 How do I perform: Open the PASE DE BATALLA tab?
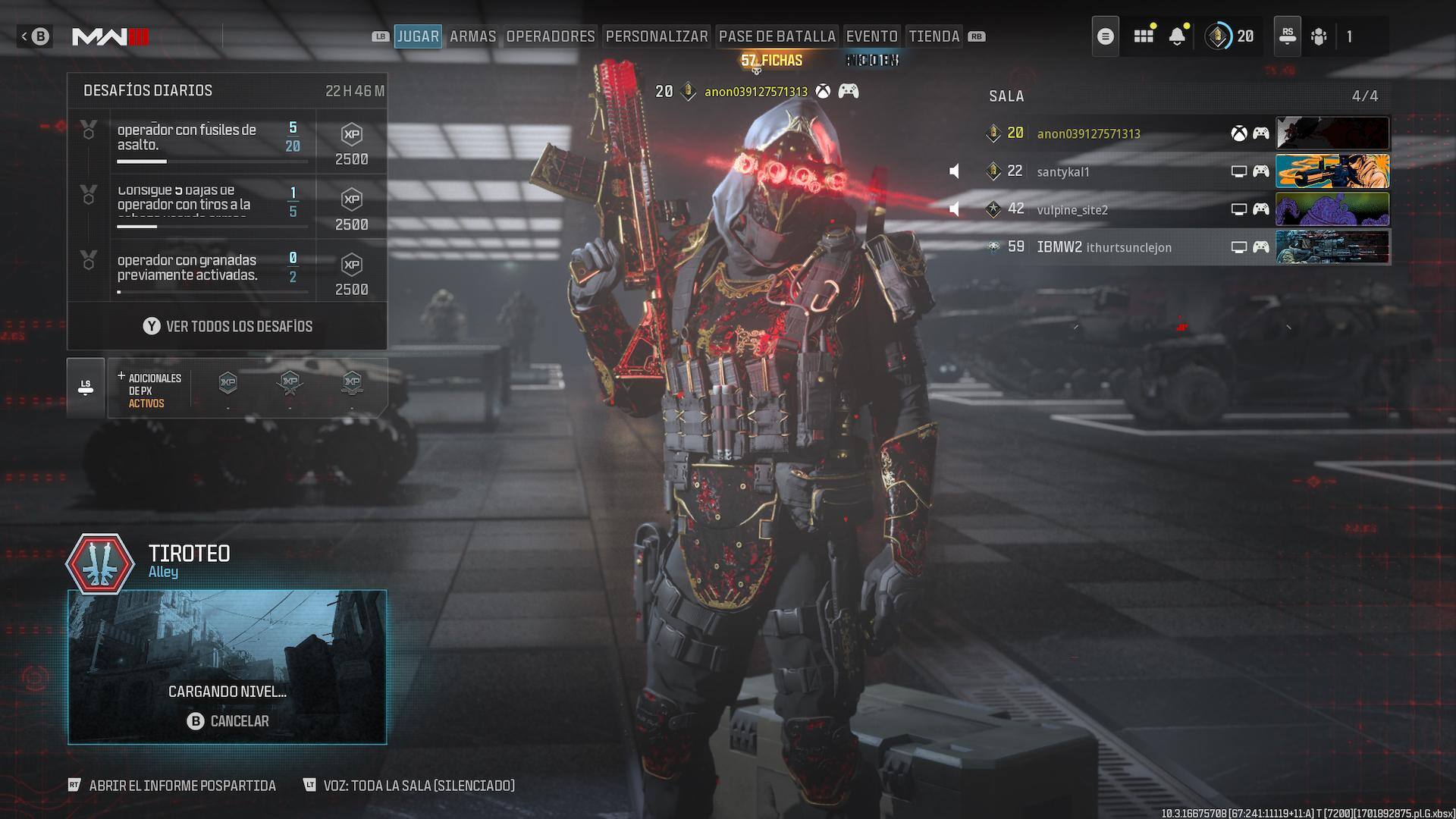(x=777, y=36)
